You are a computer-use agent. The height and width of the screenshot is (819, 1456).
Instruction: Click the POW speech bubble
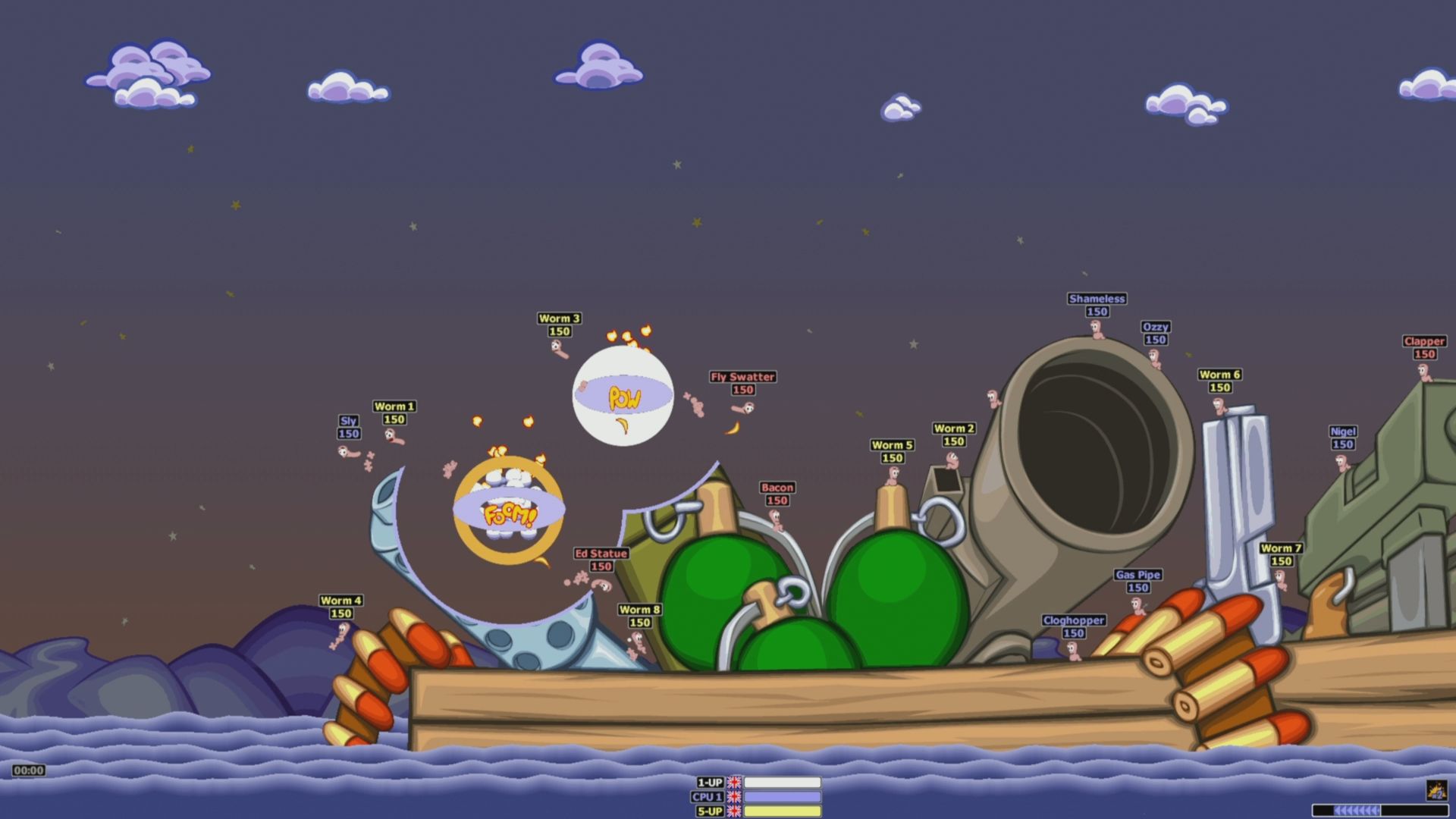623,397
